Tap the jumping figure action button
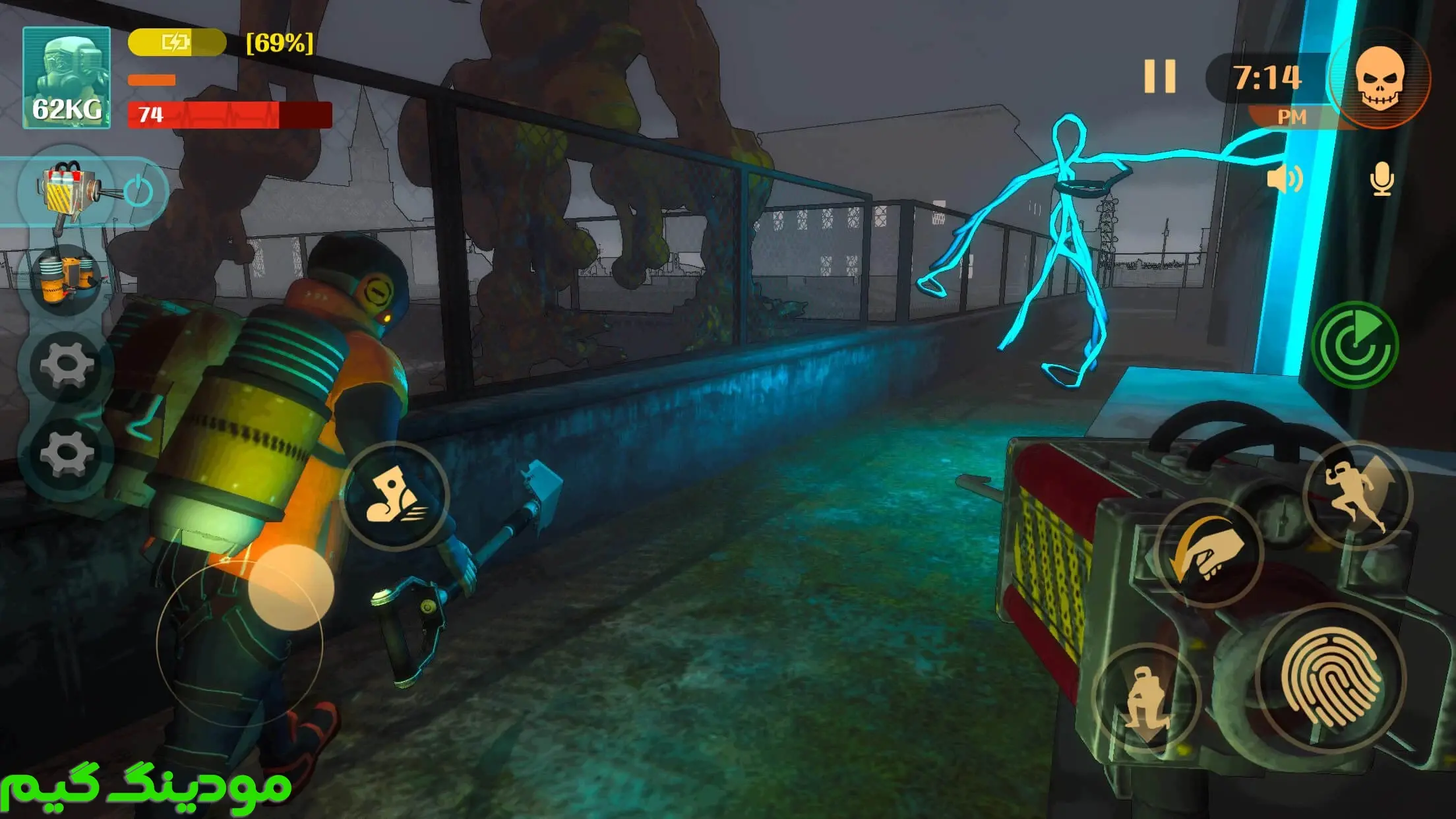 coord(1357,495)
